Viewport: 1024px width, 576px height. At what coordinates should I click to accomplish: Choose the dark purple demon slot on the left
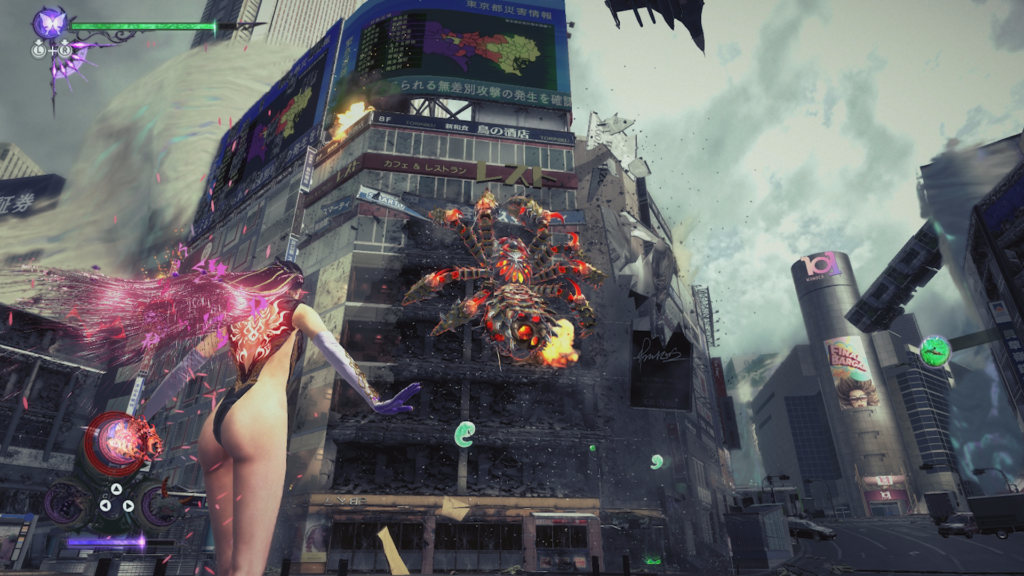[66, 502]
